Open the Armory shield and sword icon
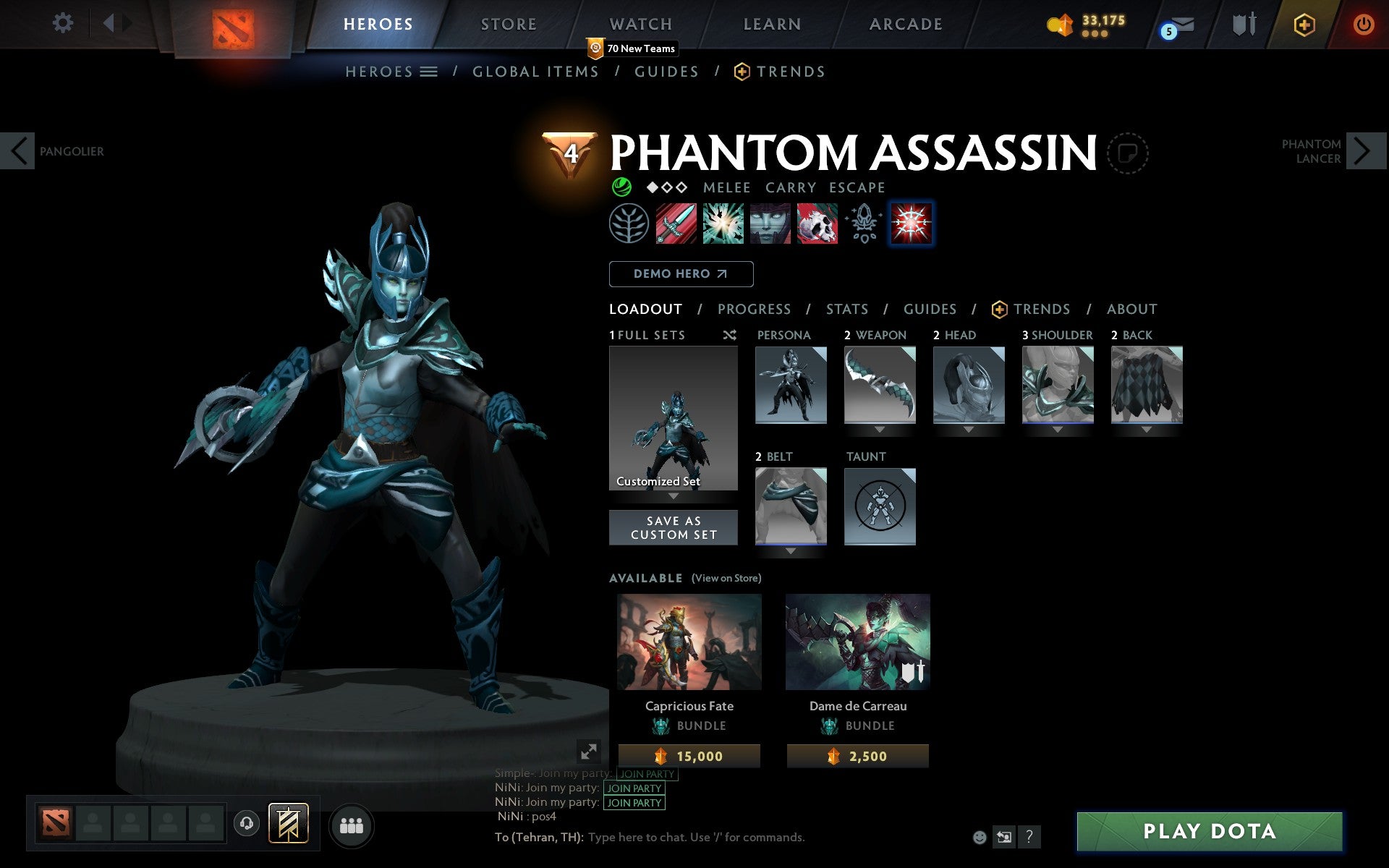 tap(1242, 24)
